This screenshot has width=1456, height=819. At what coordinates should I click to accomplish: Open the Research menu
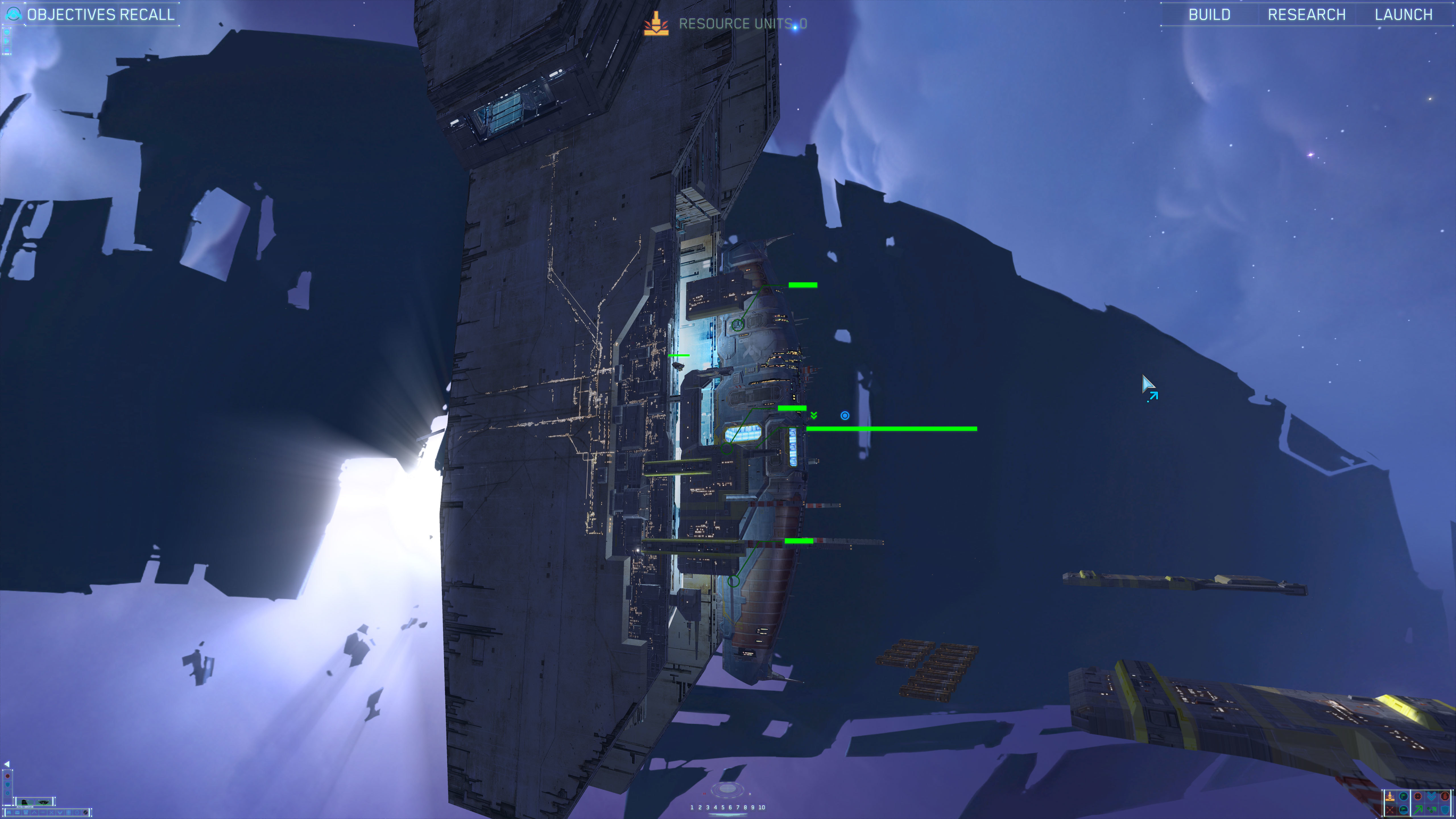point(1306,14)
